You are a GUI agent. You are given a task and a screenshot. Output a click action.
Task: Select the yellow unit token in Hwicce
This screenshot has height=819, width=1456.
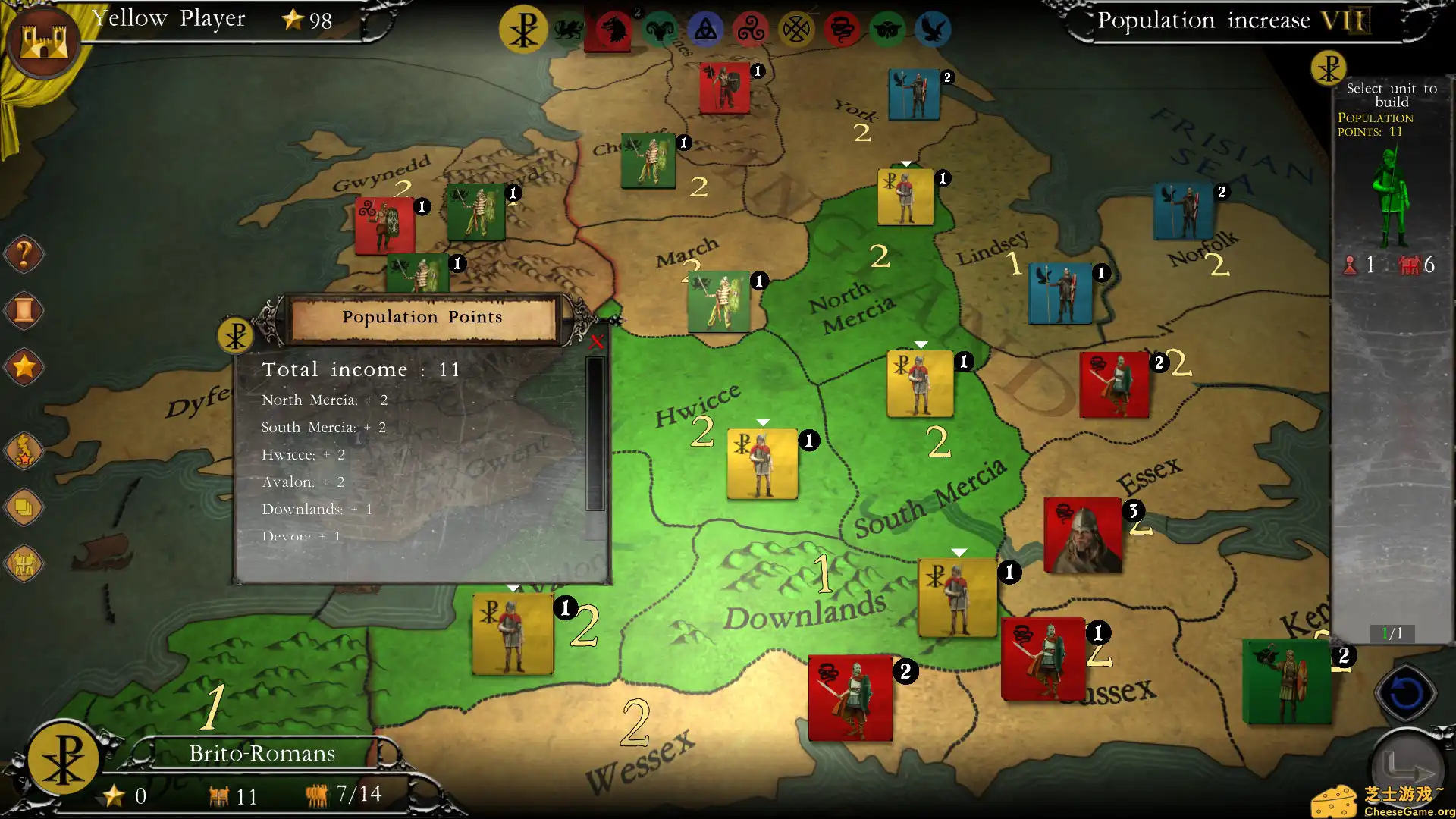point(761,463)
